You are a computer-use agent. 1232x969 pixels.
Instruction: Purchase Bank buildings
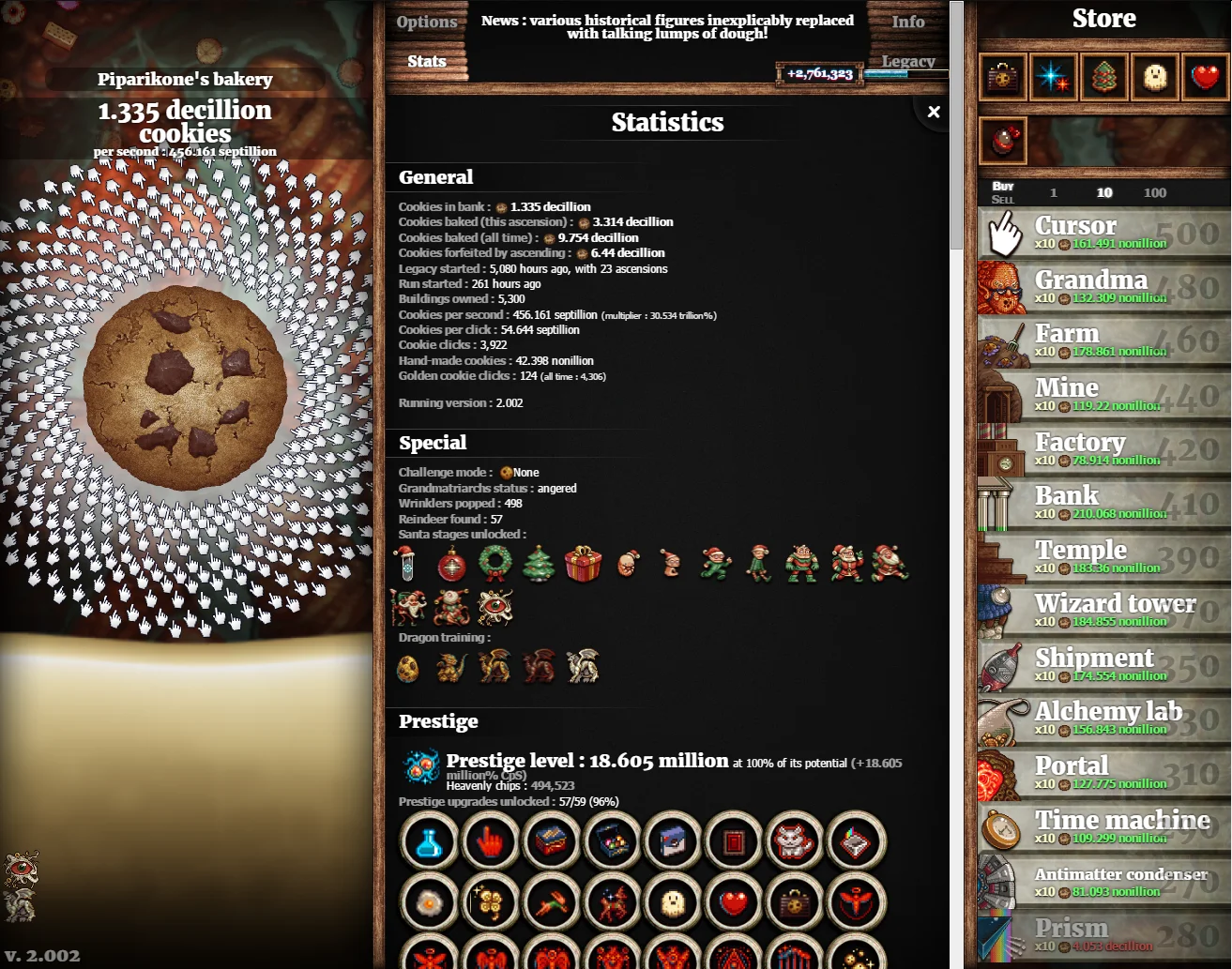point(1103,504)
